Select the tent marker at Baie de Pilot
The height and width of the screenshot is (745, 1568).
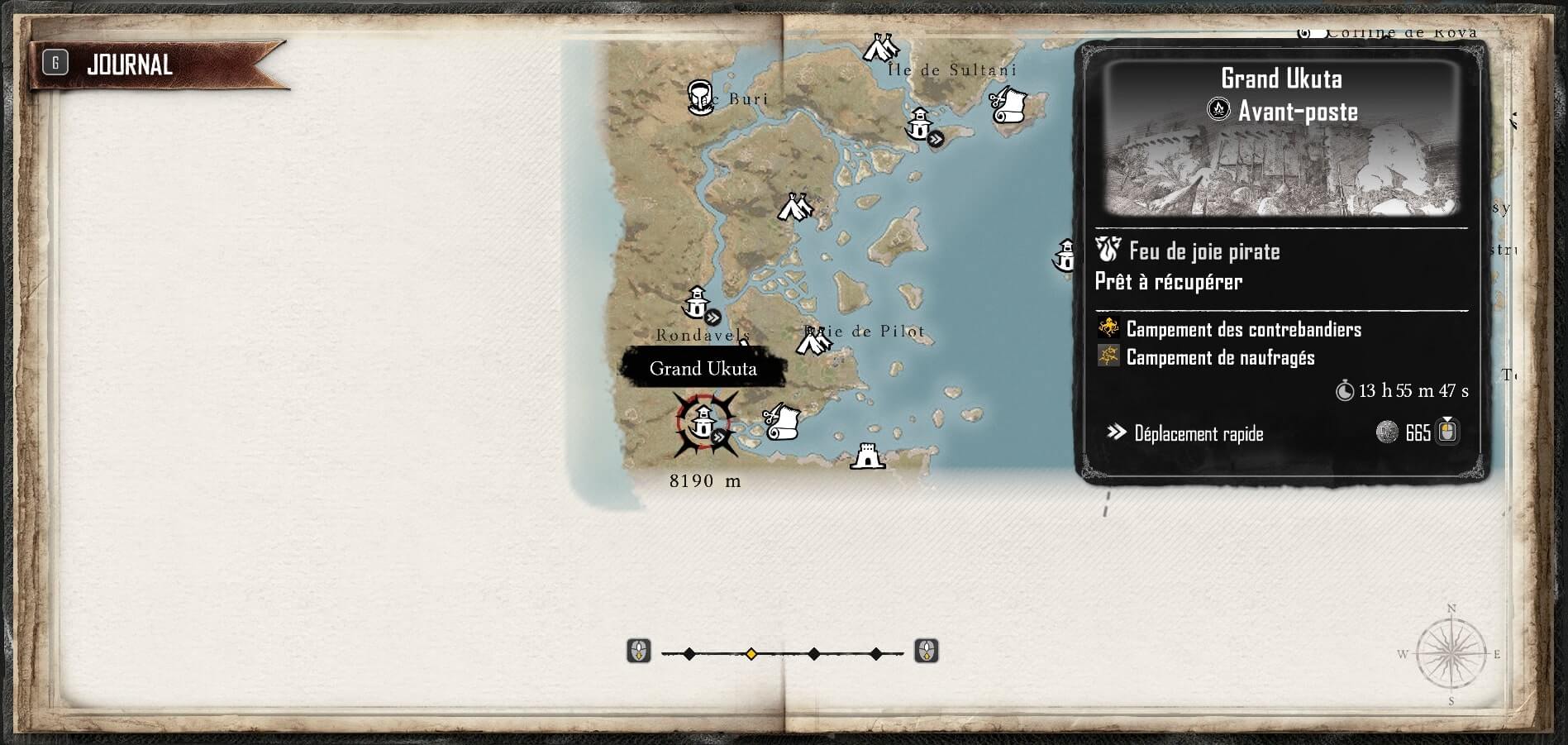point(815,341)
